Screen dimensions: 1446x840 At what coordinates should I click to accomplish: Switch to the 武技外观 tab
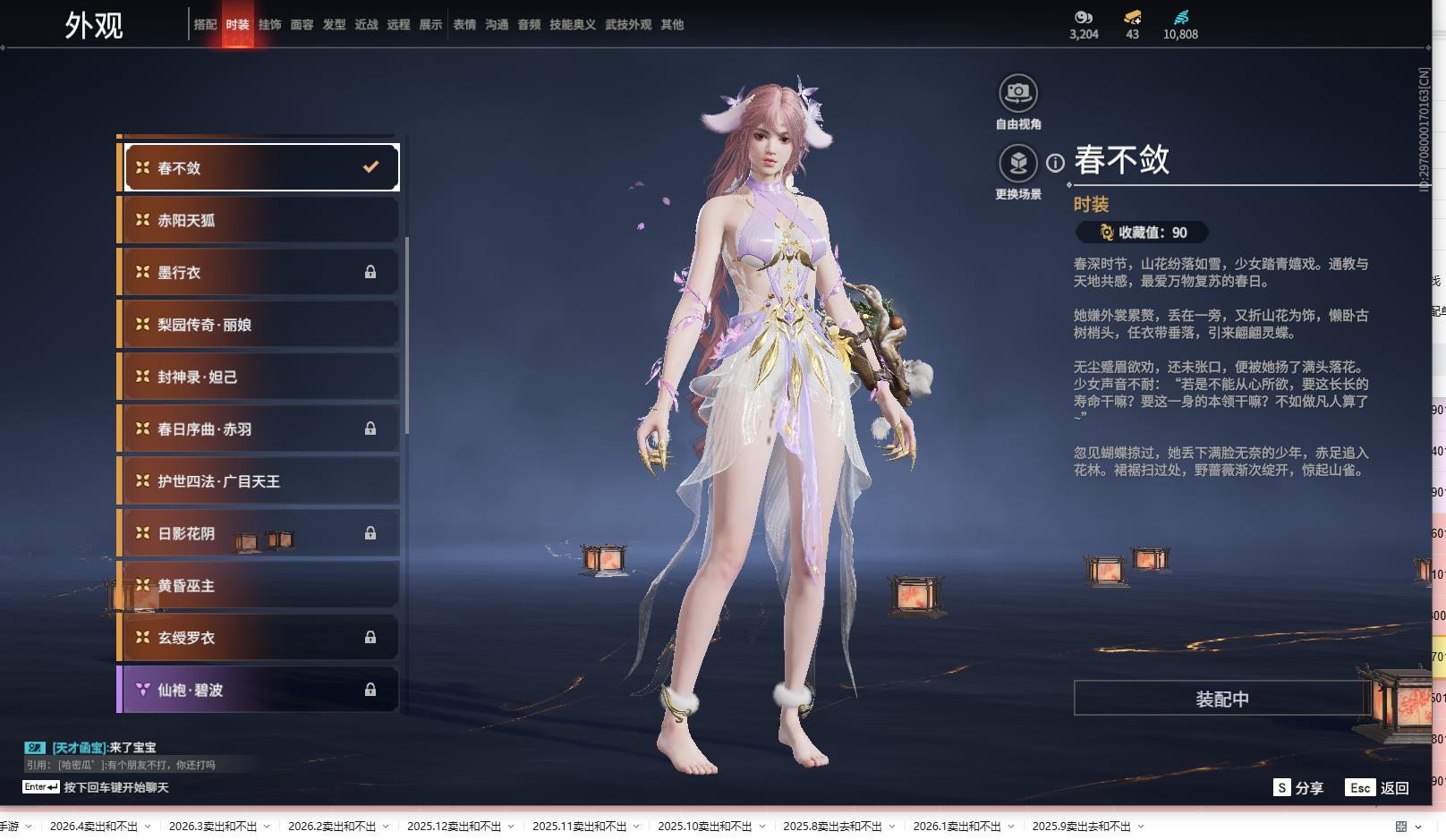tap(628, 25)
